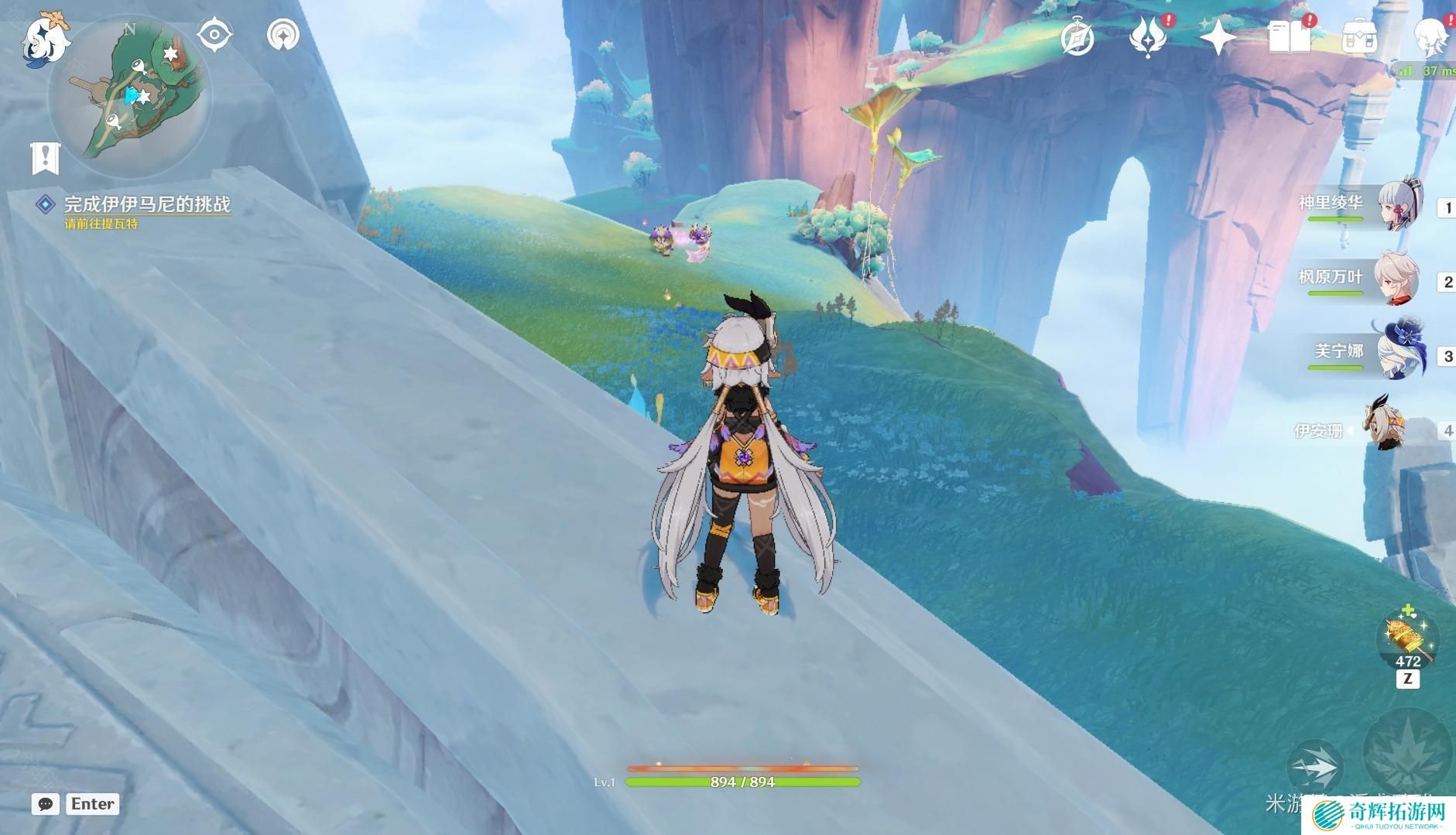Open the backpack inventory icon
This screenshot has width=1456, height=835.
click(1359, 37)
